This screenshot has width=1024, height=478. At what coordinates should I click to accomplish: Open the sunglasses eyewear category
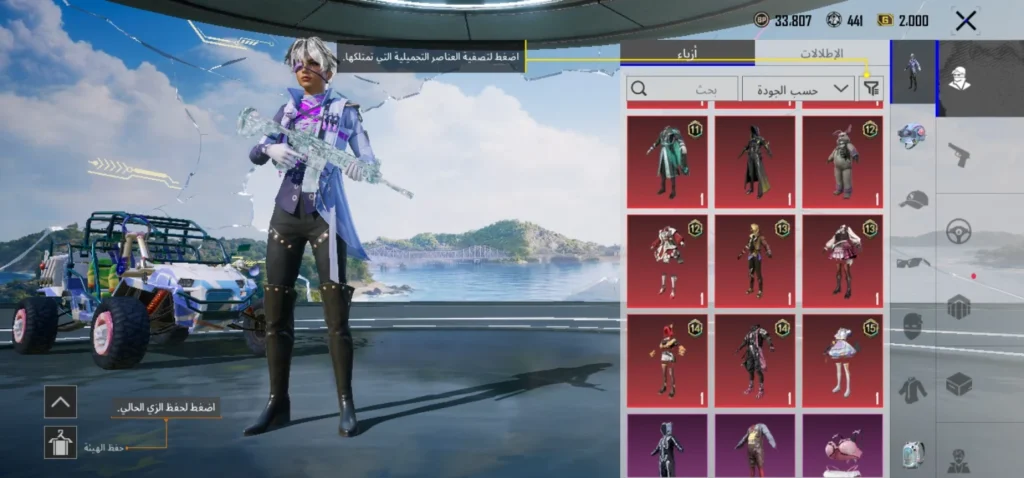(x=912, y=262)
